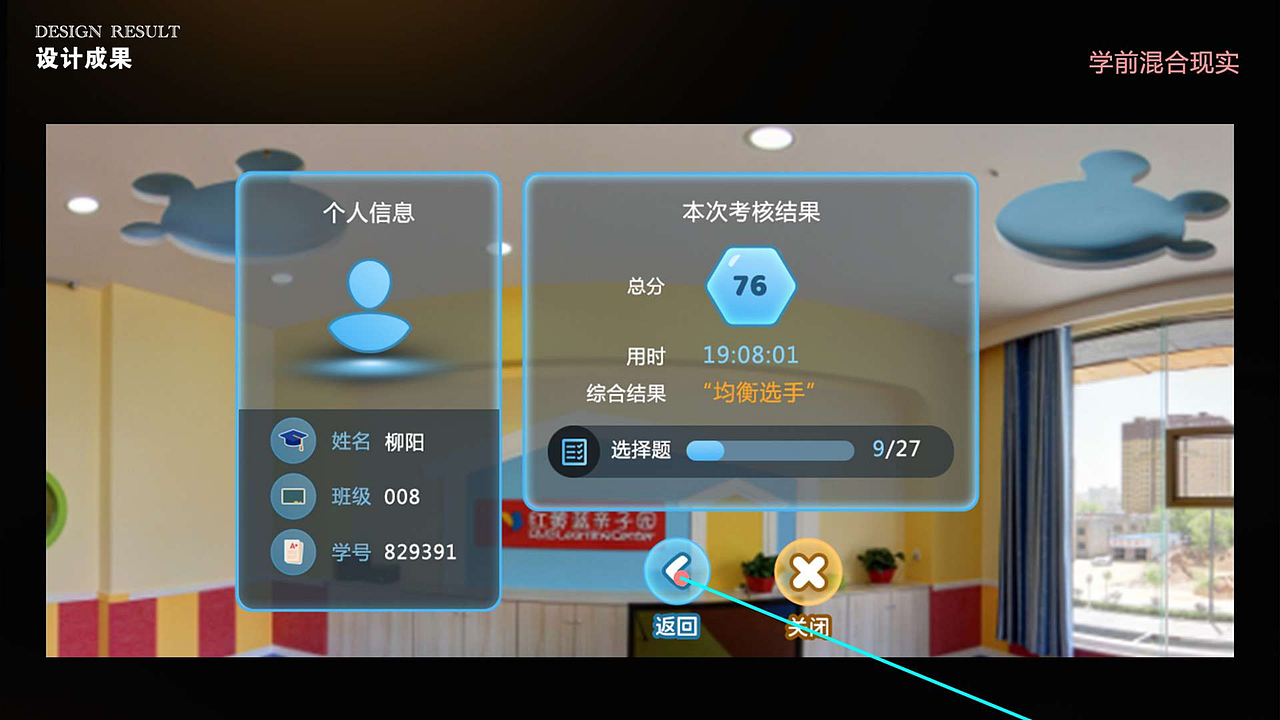Image resolution: width=1280 pixels, height=720 pixels.
Task: Click the elapsed time 19:08:01
Action: point(751,355)
